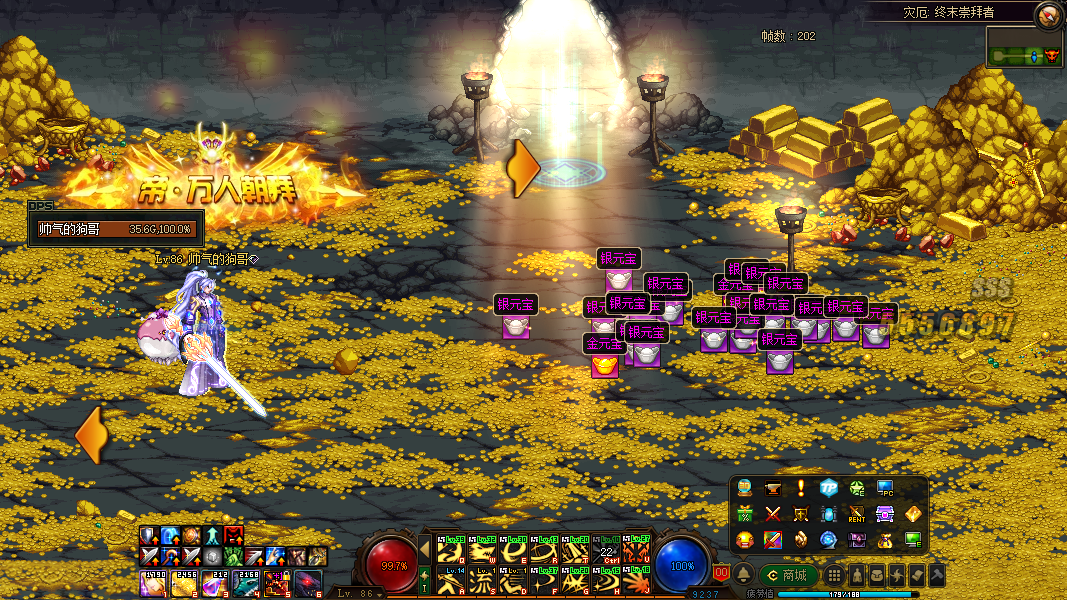Viewport: 1067px width, 600px height.
Task: Click the gold money bag icon
Action: pos(885,540)
